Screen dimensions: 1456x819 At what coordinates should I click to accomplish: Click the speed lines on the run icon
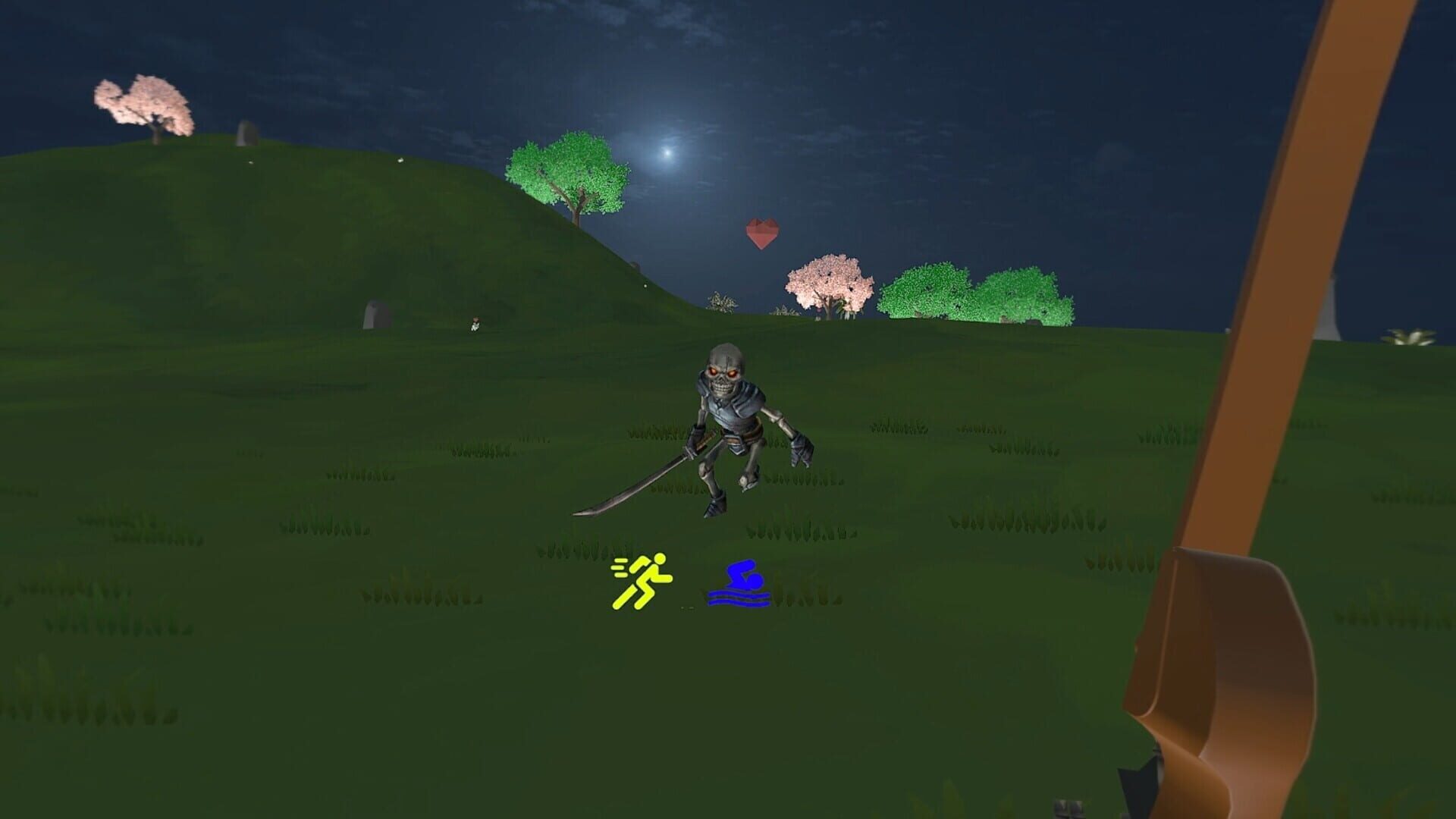point(620,569)
